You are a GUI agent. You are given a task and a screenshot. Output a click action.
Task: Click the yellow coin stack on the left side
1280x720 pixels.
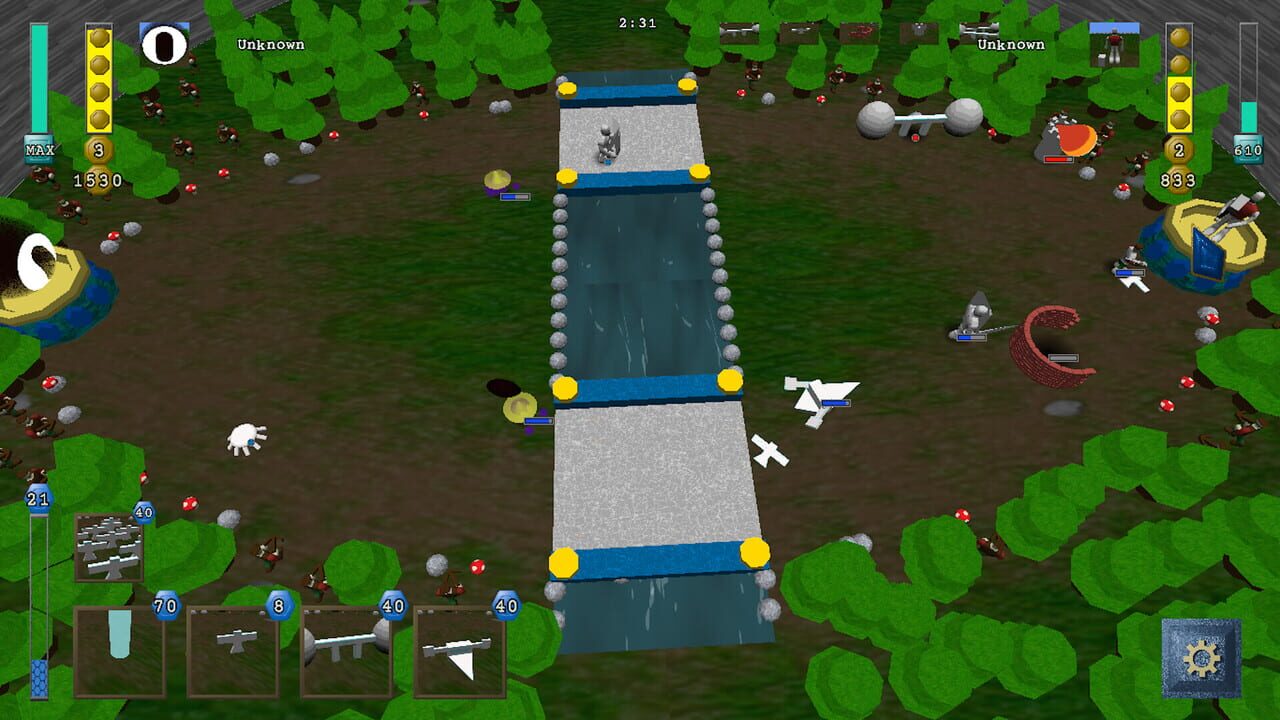(98, 75)
